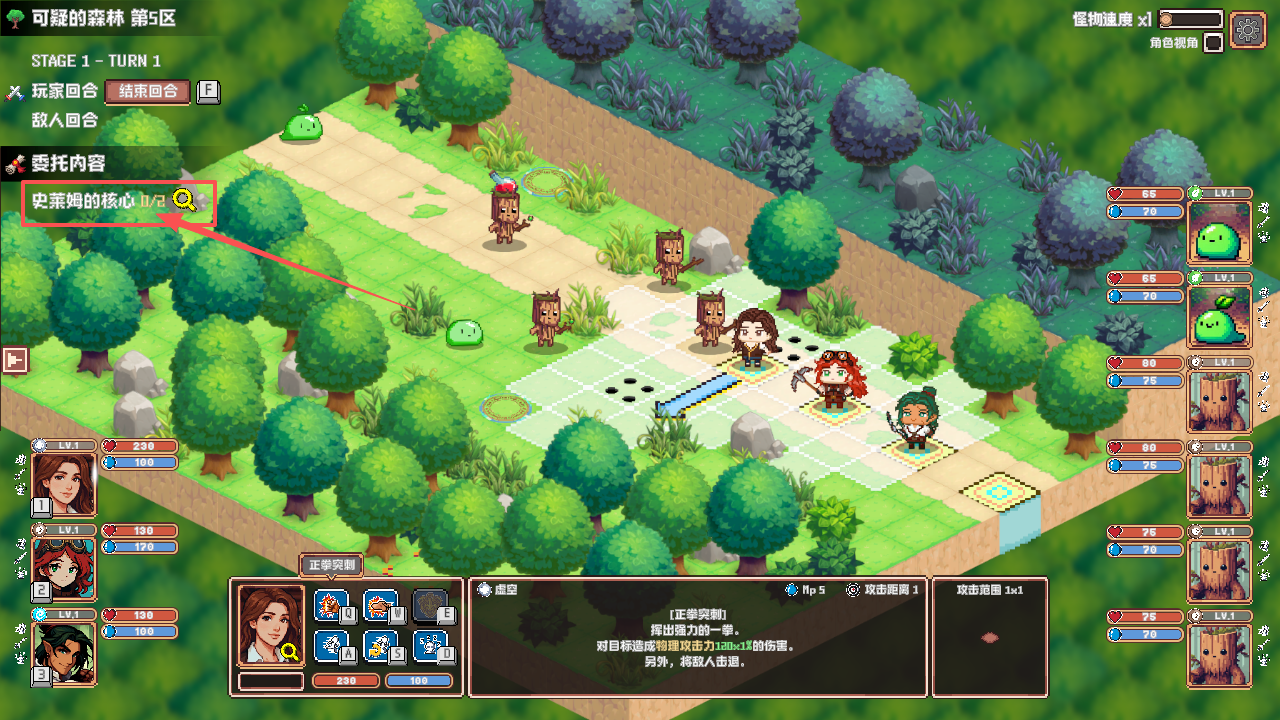Trigger the skill icon marked D
This screenshot has height=720, width=1280.
point(429,646)
